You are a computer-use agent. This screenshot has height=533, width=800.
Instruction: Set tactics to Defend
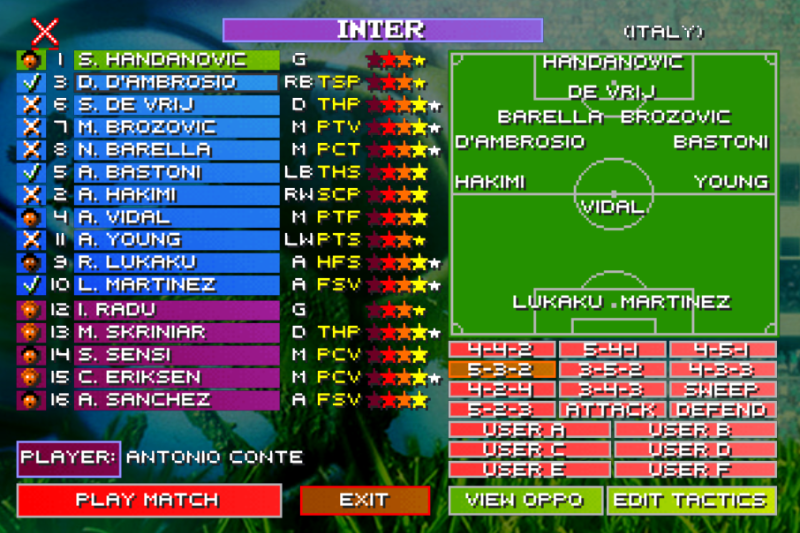pyautogui.click(x=722, y=410)
